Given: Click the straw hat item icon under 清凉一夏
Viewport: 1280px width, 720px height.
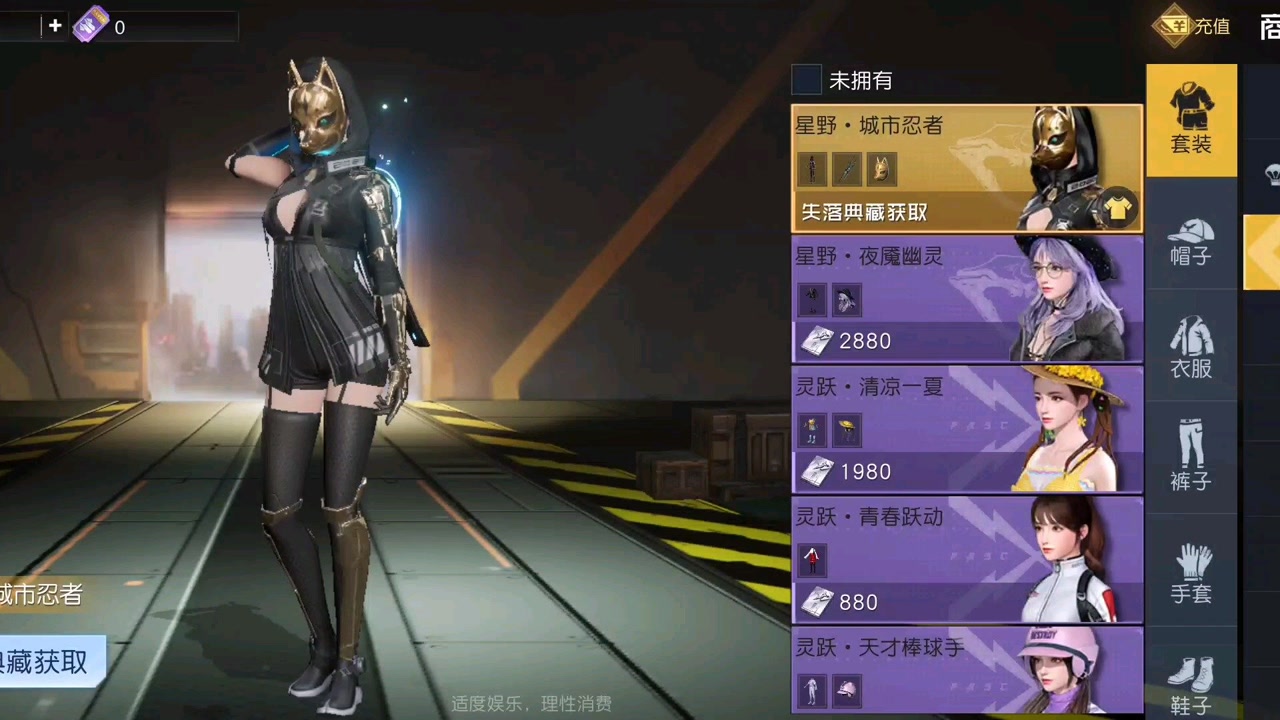Looking at the screenshot, I should (x=846, y=429).
